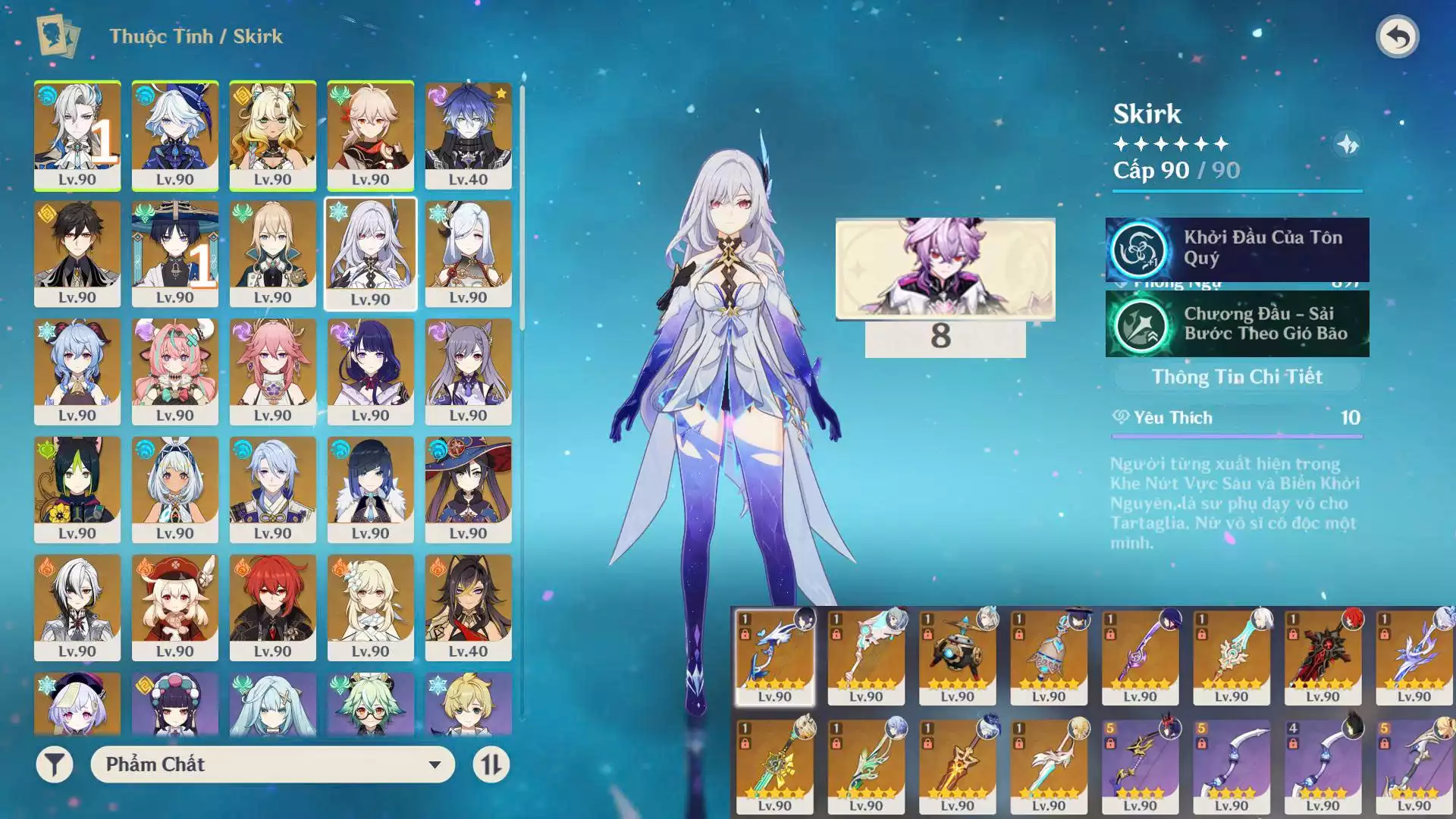Select the Mona character portrait
The width and height of the screenshot is (1456, 819).
(x=468, y=489)
